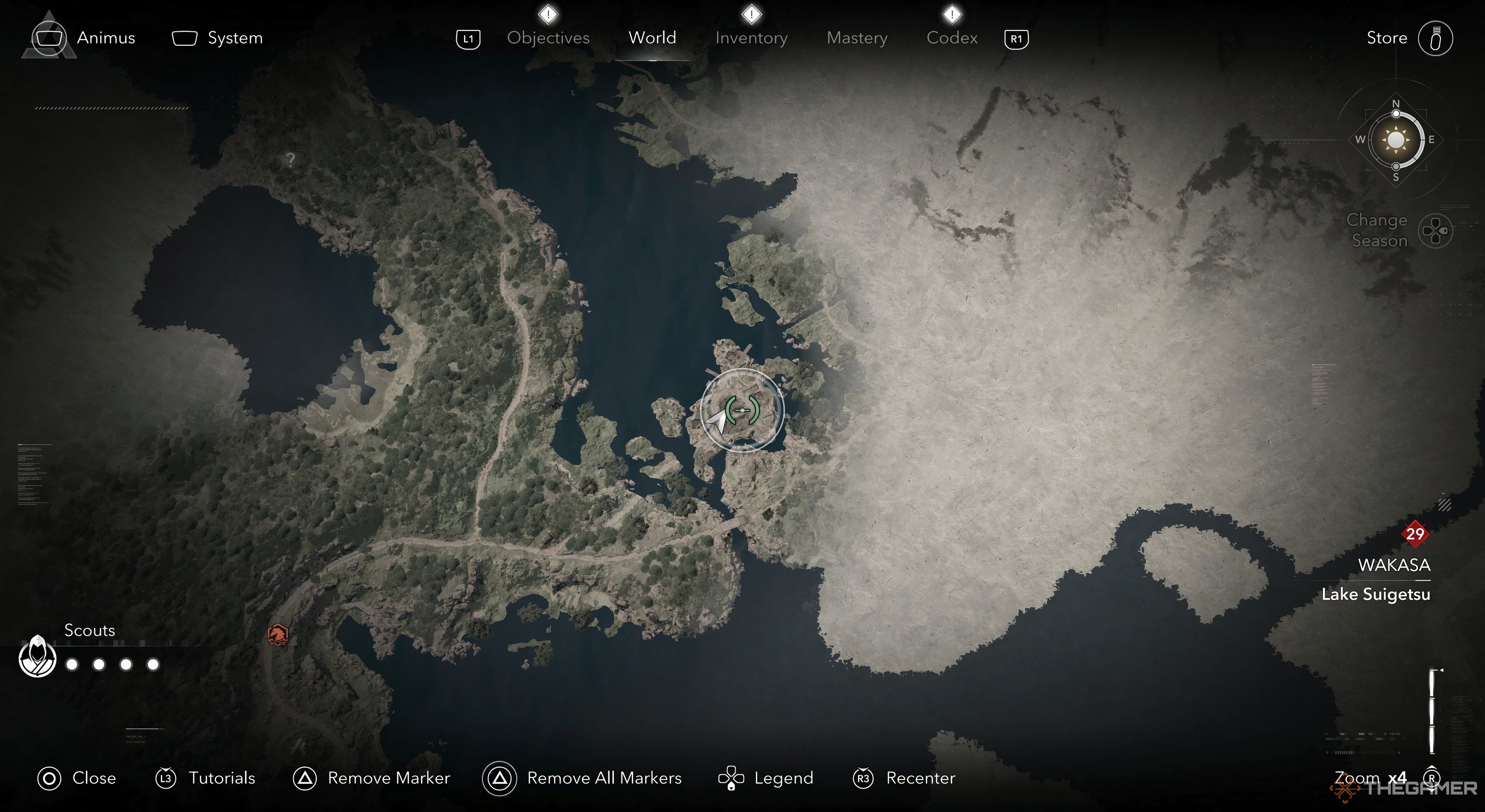The height and width of the screenshot is (812, 1485).
Task: Select the question mark undiscovered location
Action: [x=290, y=160]
